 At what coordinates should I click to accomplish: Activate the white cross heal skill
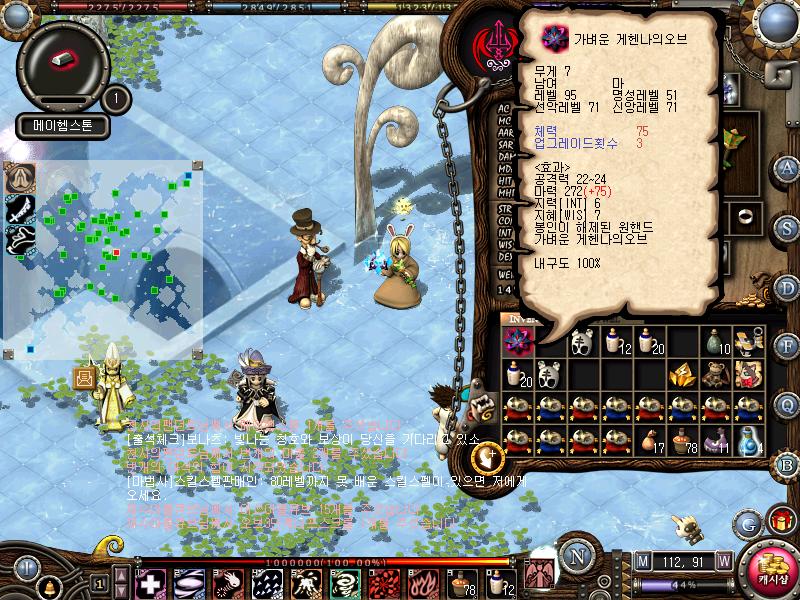[150, 583]
